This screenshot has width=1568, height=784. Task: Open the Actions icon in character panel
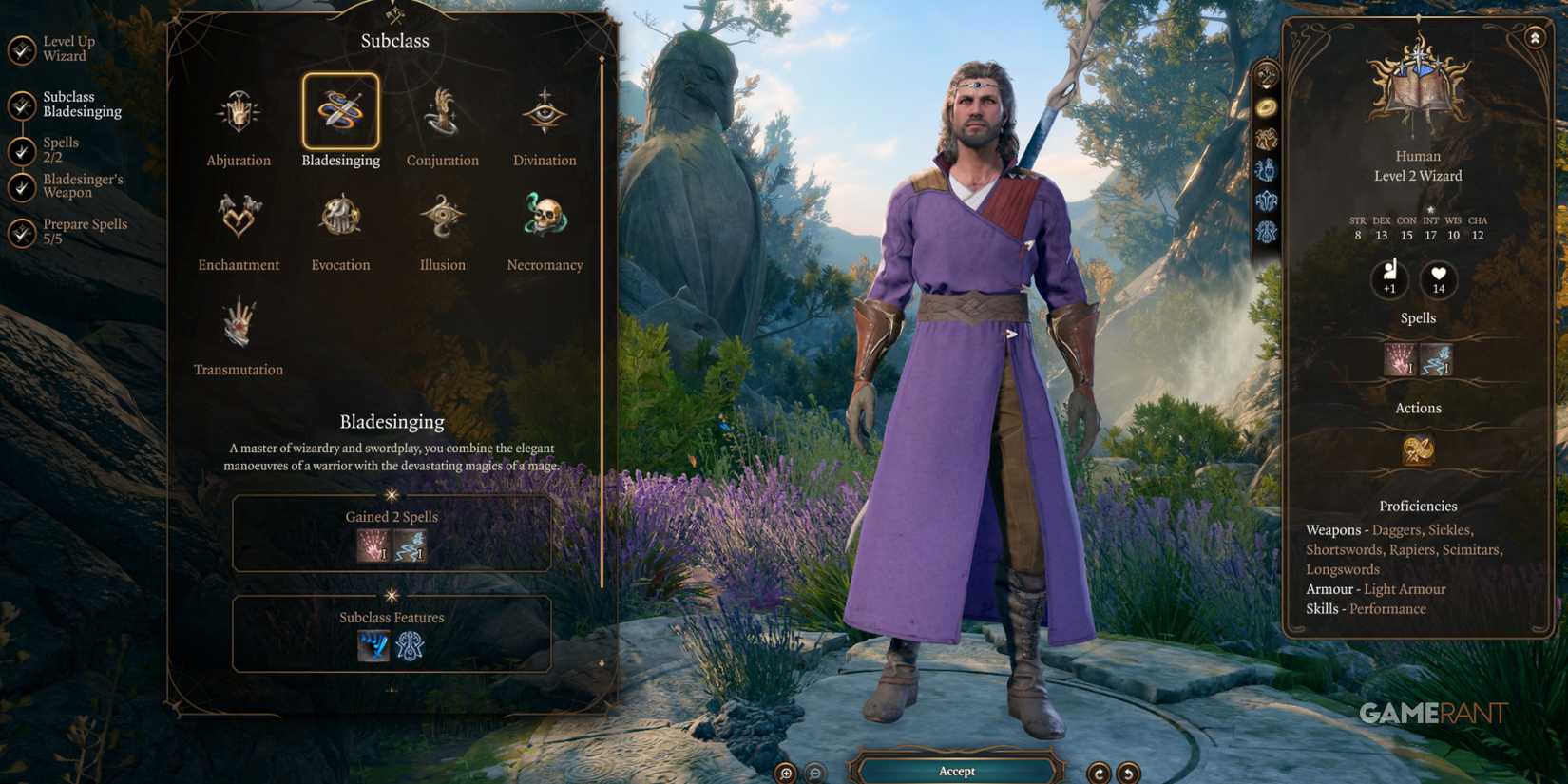(x=1418, y=449)
